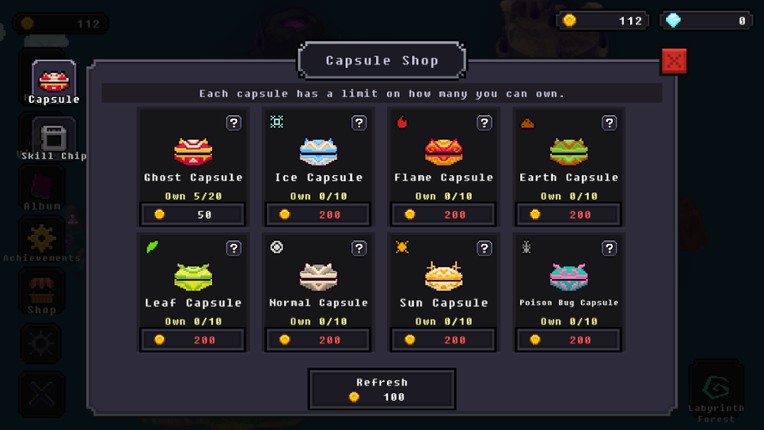Purchase the Ice Capsule for 200
Image resolution: width=764 pixels, height=430 pixels.
click(318, 215)
